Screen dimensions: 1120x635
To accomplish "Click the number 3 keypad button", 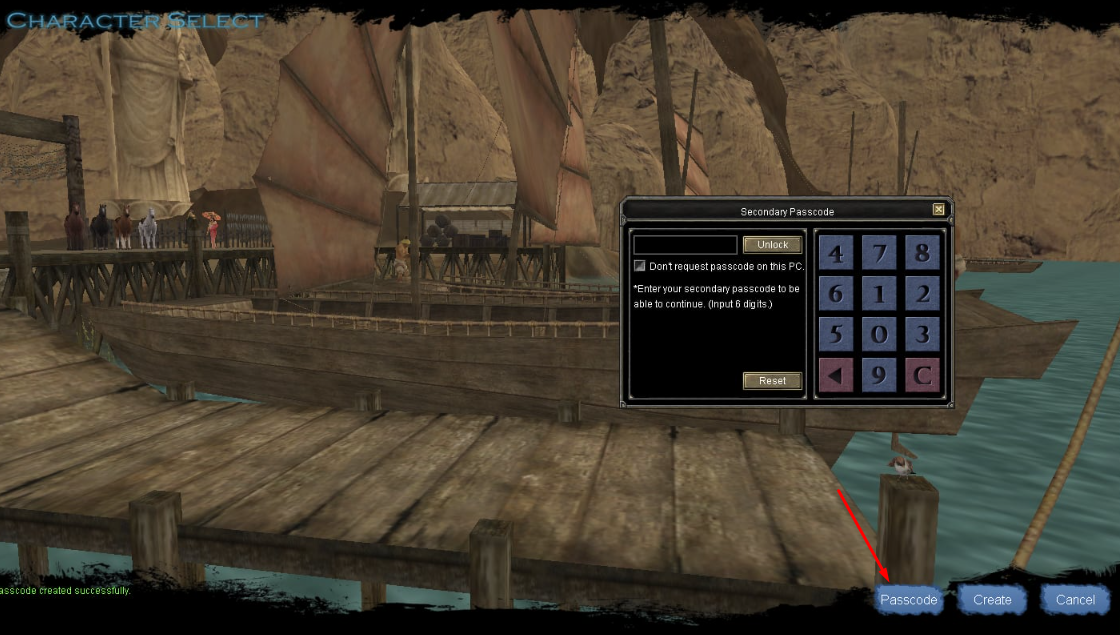I will click(922, 334).
